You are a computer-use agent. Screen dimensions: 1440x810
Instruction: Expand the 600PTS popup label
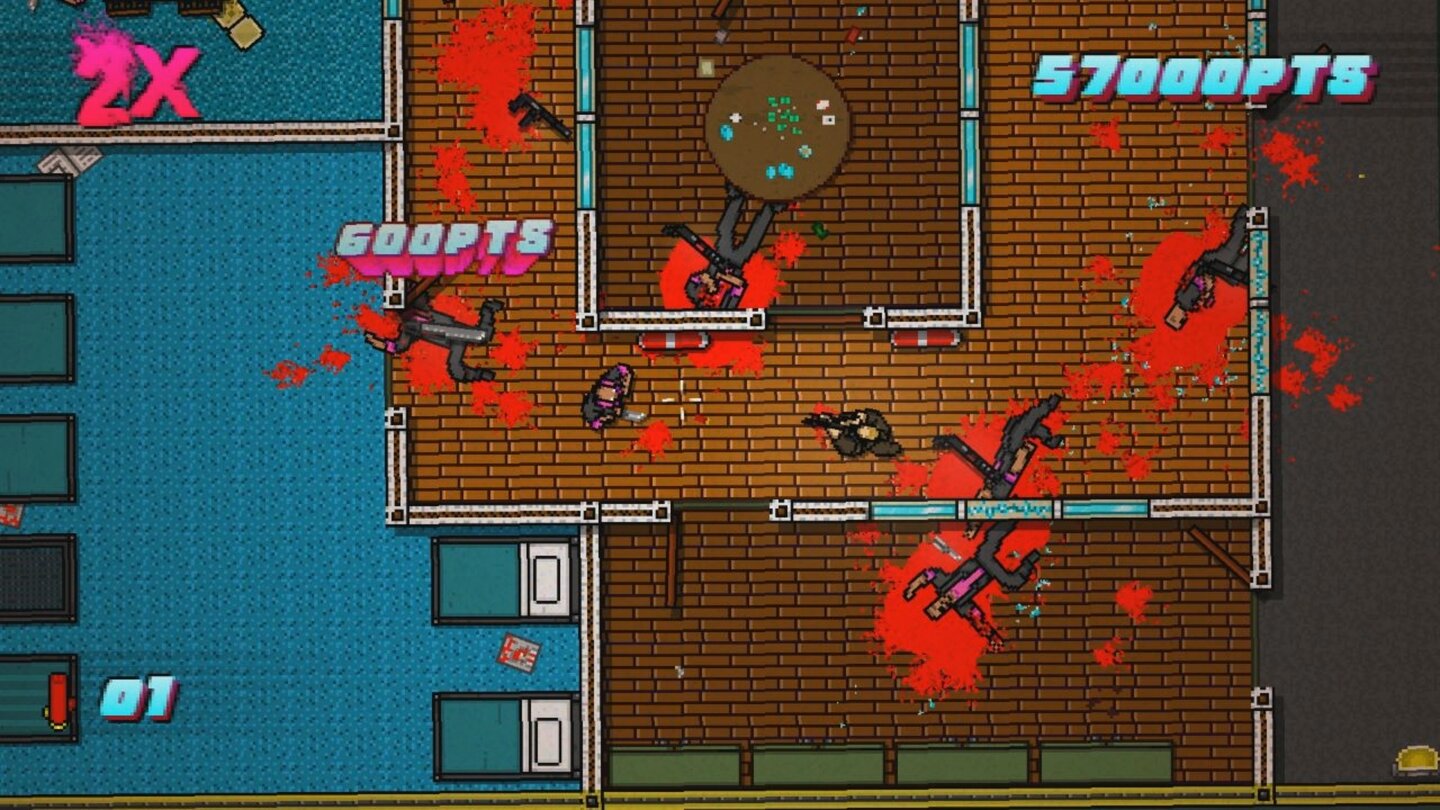point(443,240)
